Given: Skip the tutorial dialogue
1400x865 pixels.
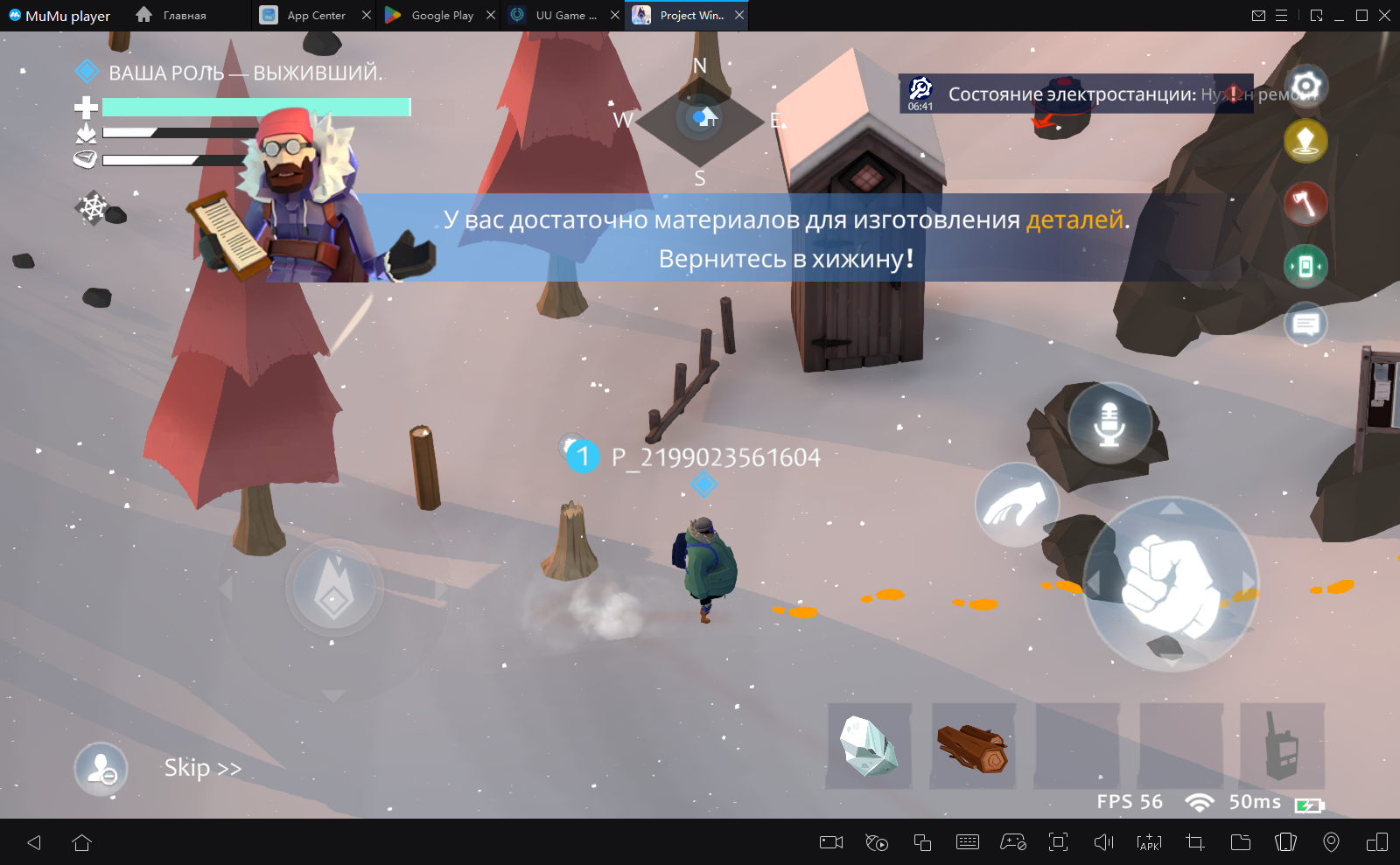Looking at the screenshot, I should click(202, 768).
